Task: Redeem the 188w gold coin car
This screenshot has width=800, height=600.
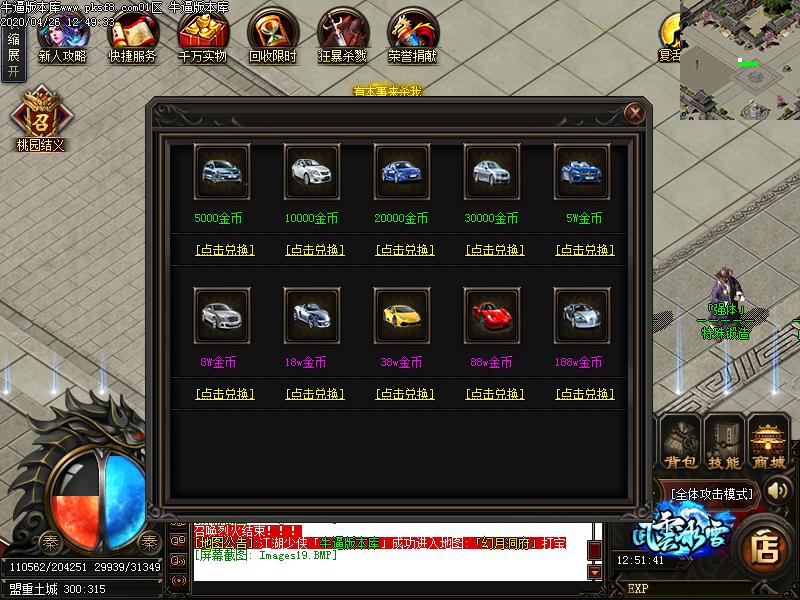Action: (584, 394)
